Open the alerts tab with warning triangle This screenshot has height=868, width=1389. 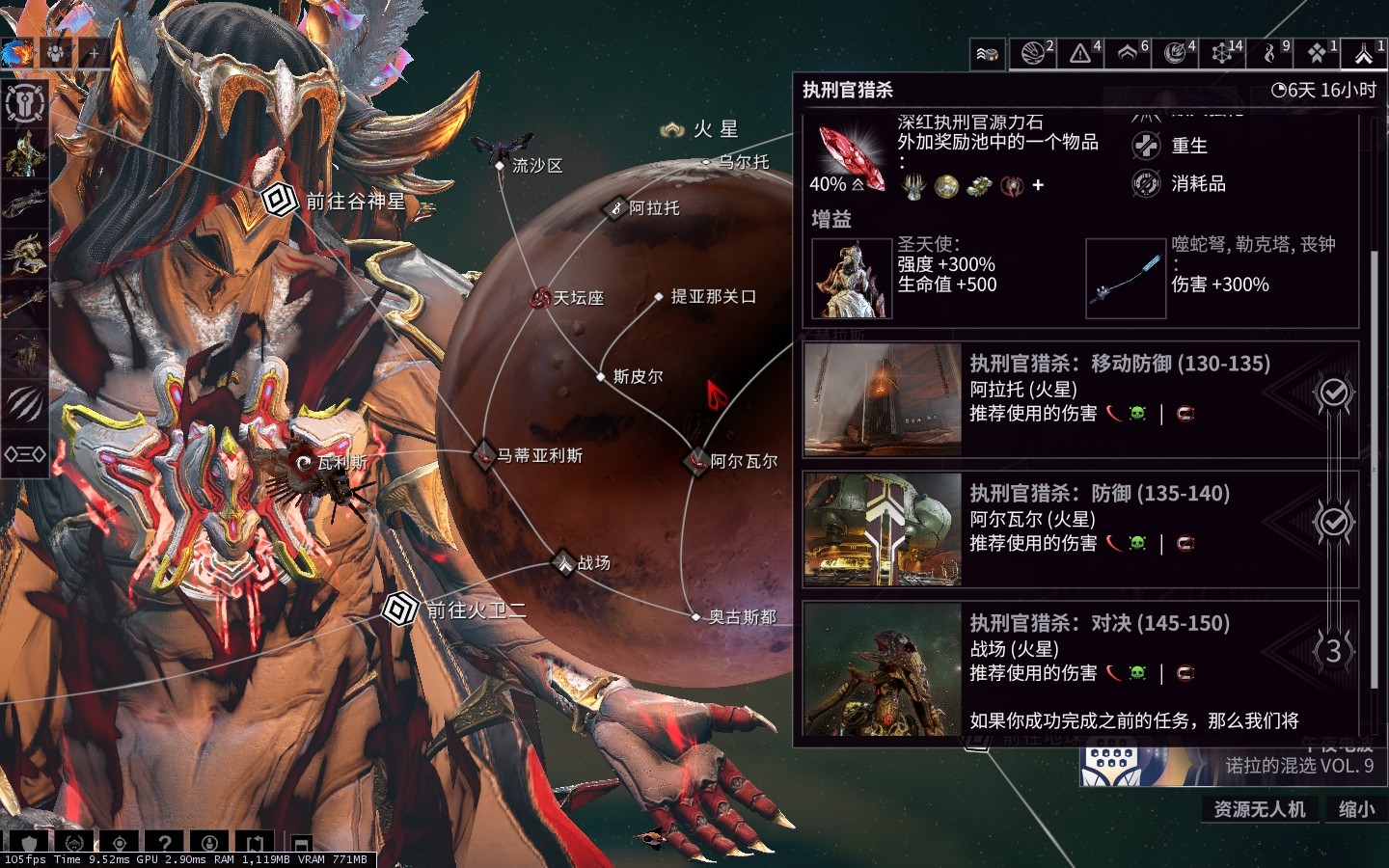tap(1081, 53)
